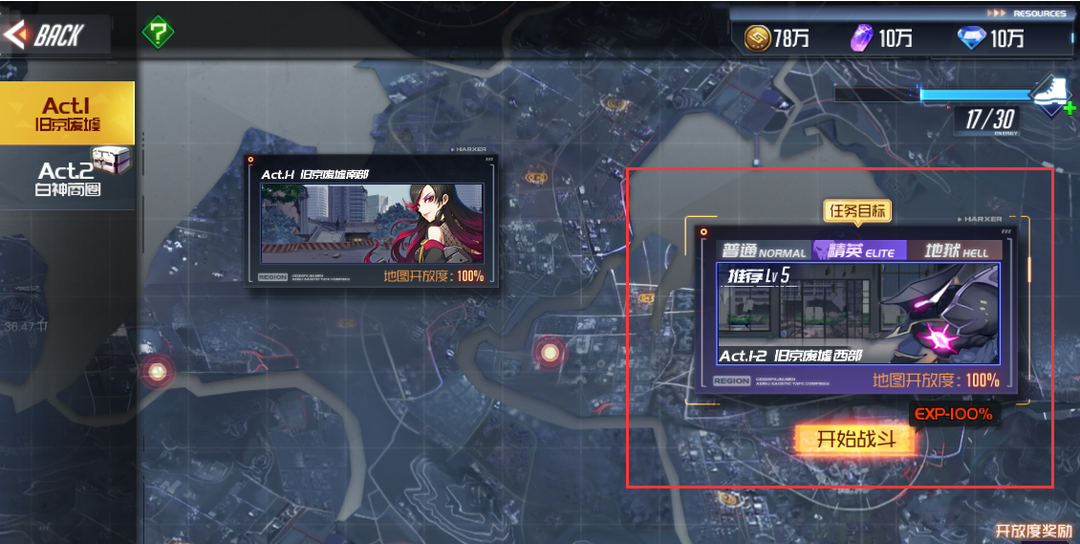Choose the 地狱 HELL difficulty tab
Screen dimensions: 1080x544
(955, 250)
